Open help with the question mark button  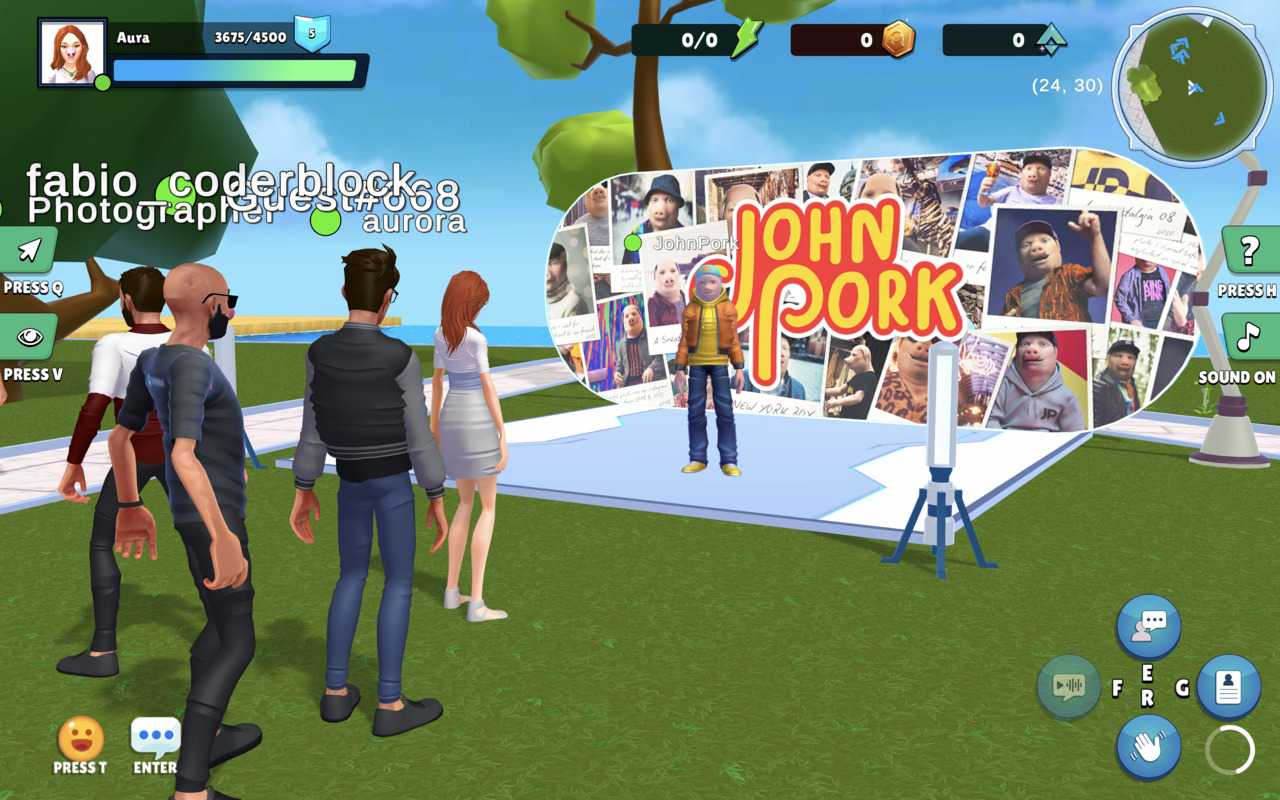[1249, 251]
